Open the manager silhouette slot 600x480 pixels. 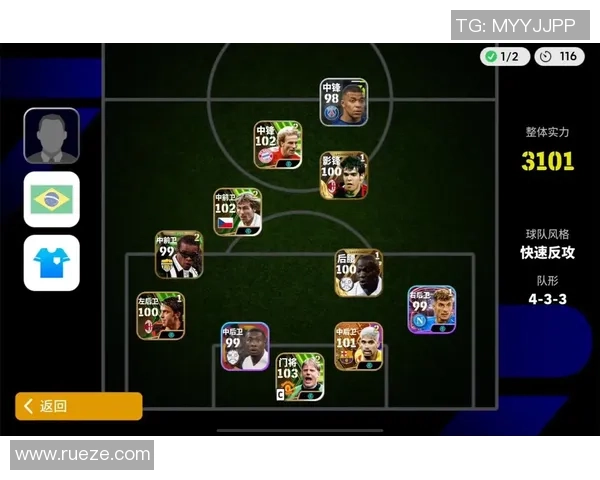(51, 136)
